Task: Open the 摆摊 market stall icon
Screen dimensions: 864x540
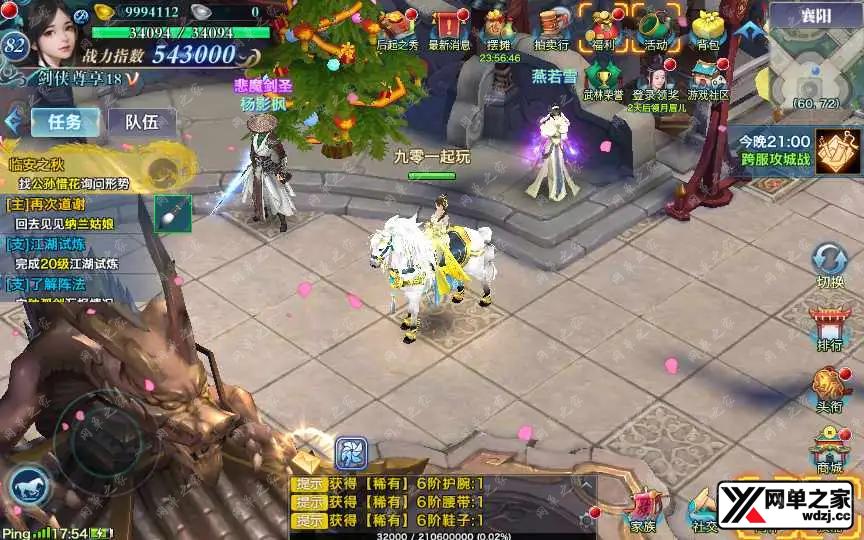Action: pyautogui.click(x=498, y=28)
